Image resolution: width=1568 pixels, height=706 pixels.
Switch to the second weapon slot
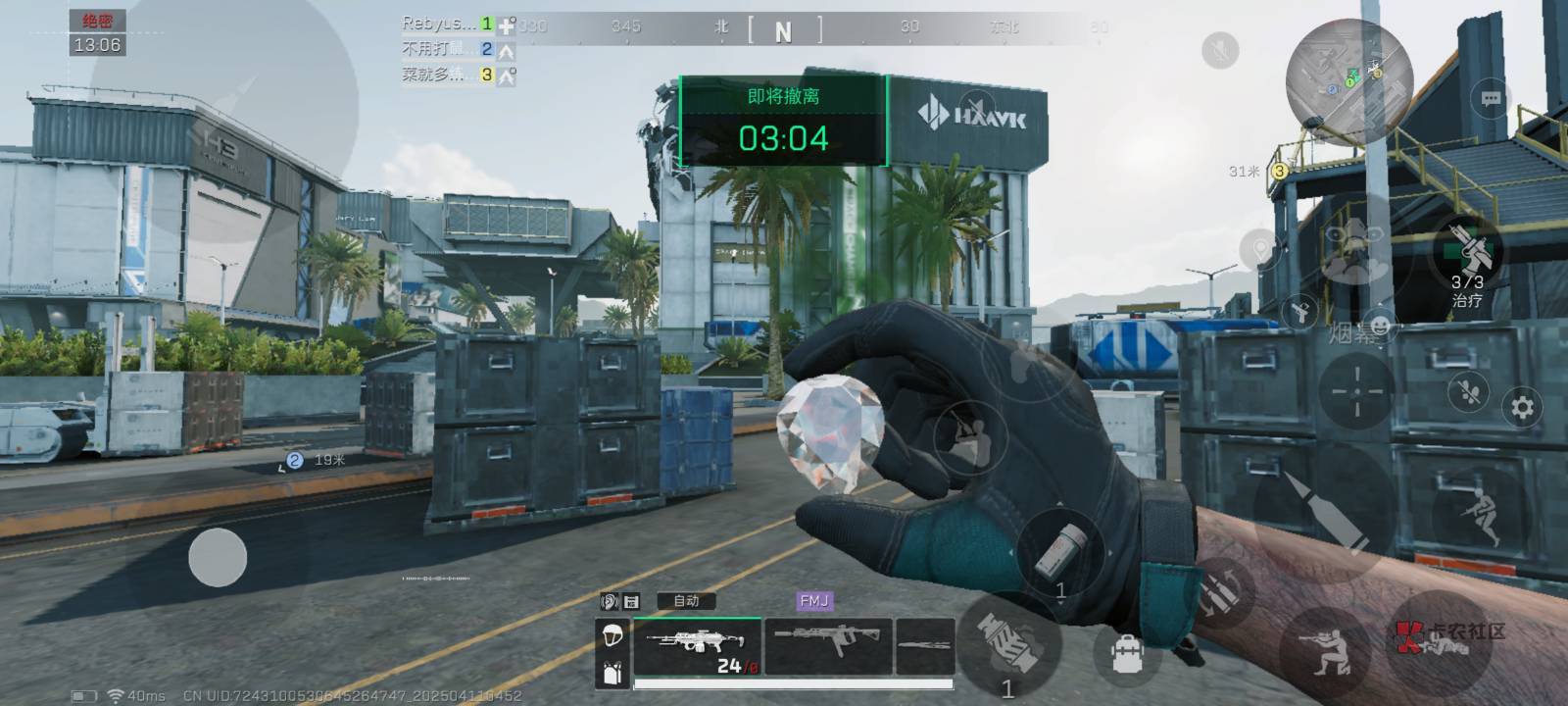point(828,644)
